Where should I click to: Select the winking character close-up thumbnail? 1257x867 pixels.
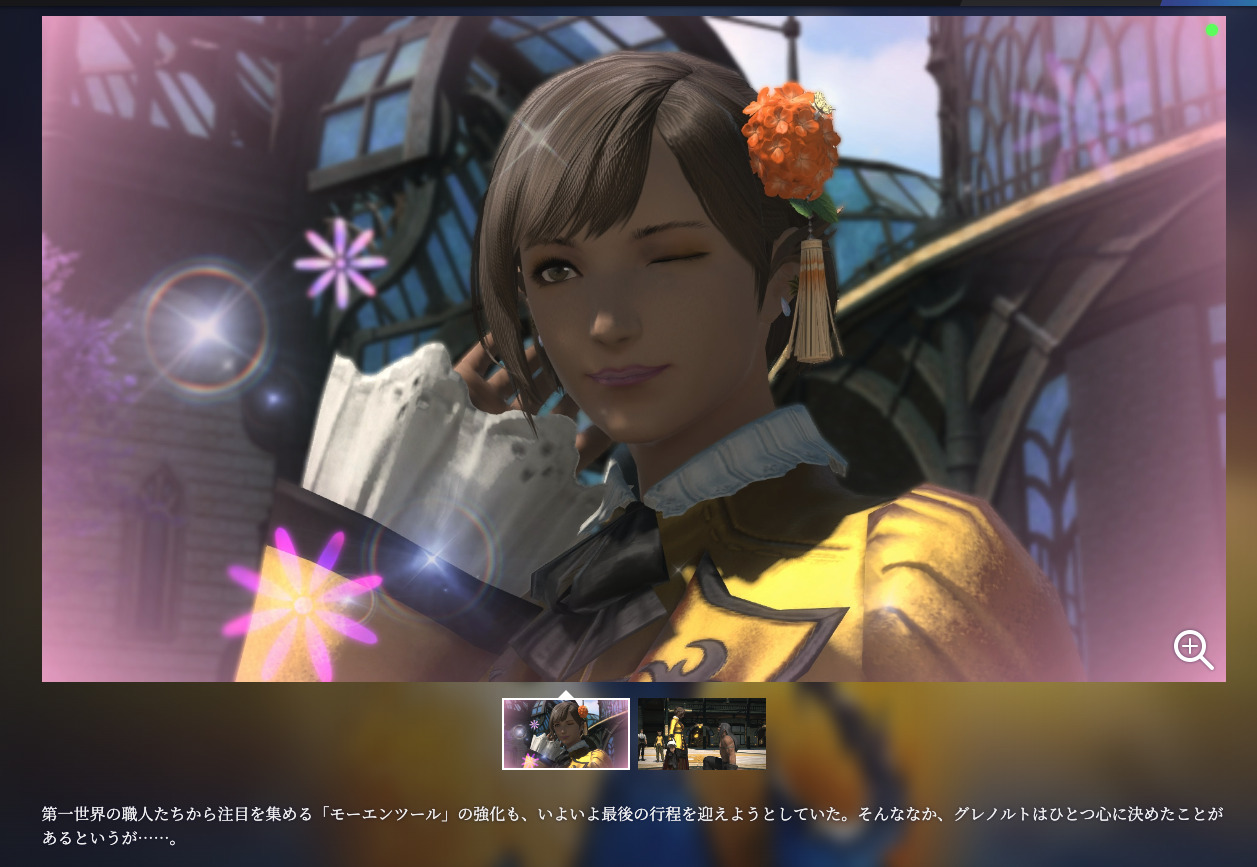[x=565, y=734]
